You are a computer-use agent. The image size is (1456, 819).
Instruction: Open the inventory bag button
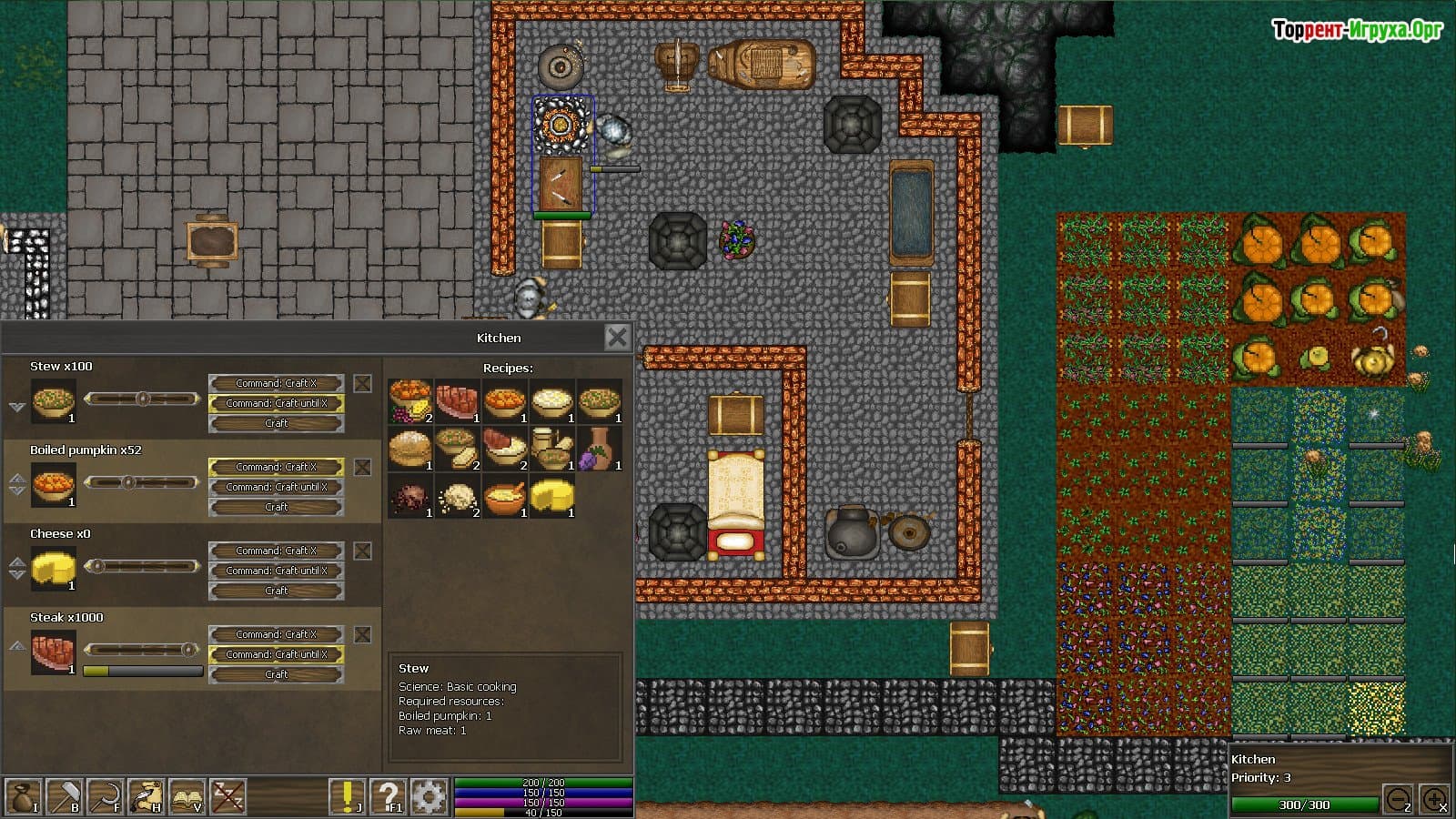click(x=23, y=796)
